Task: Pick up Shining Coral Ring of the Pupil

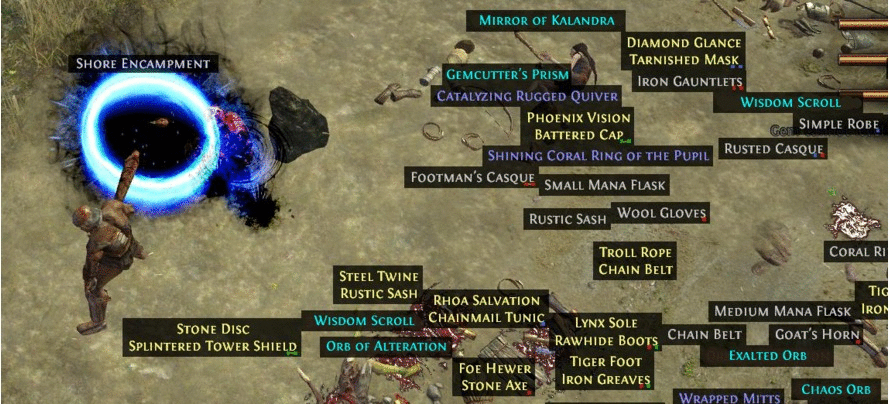Action: [x=597, y=155]
